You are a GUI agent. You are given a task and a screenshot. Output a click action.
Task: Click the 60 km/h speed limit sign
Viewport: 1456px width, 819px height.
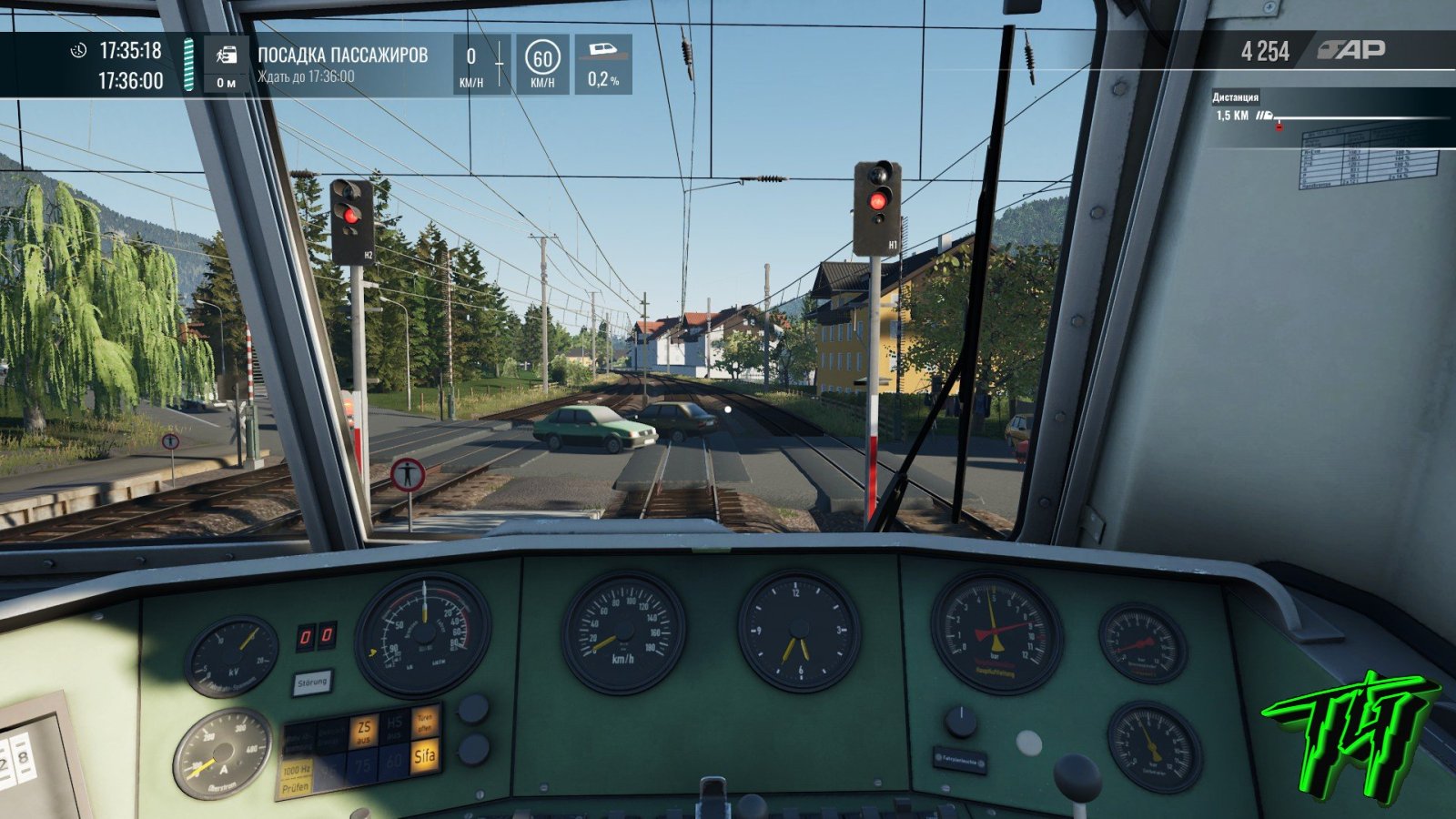tap(542, 60)
